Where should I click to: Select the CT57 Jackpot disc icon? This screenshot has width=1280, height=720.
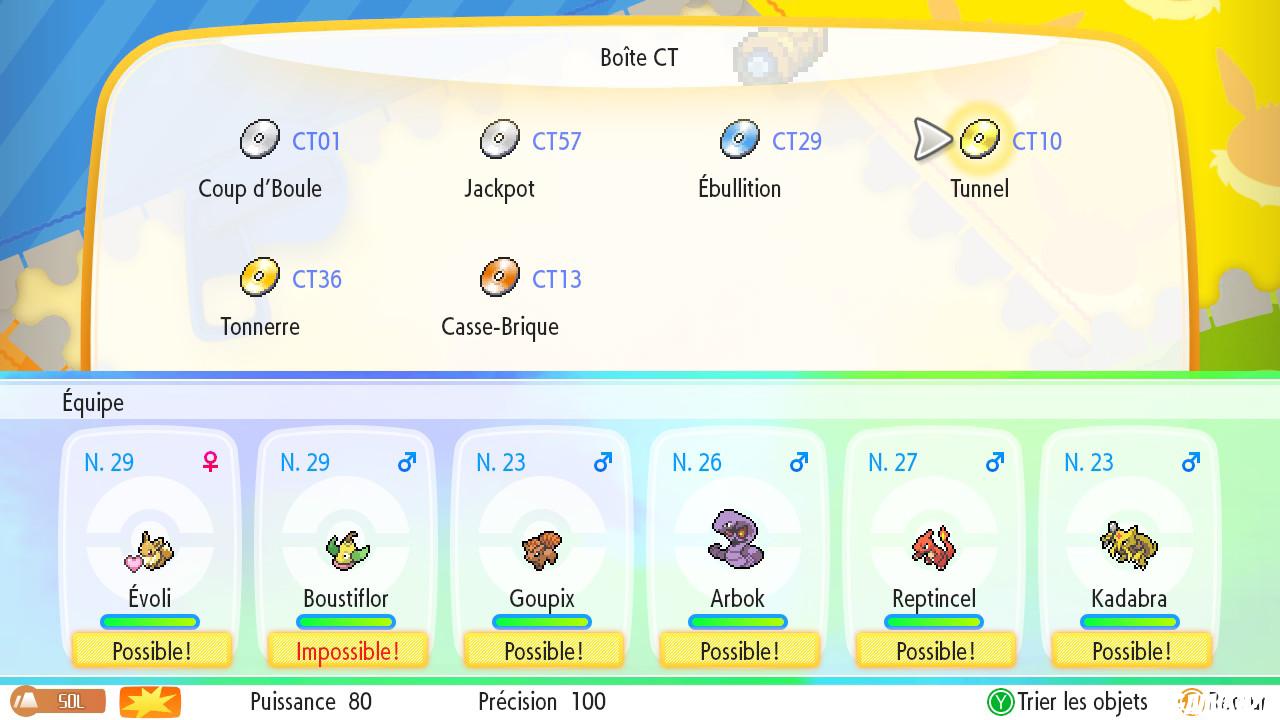(x=500, y=138)
